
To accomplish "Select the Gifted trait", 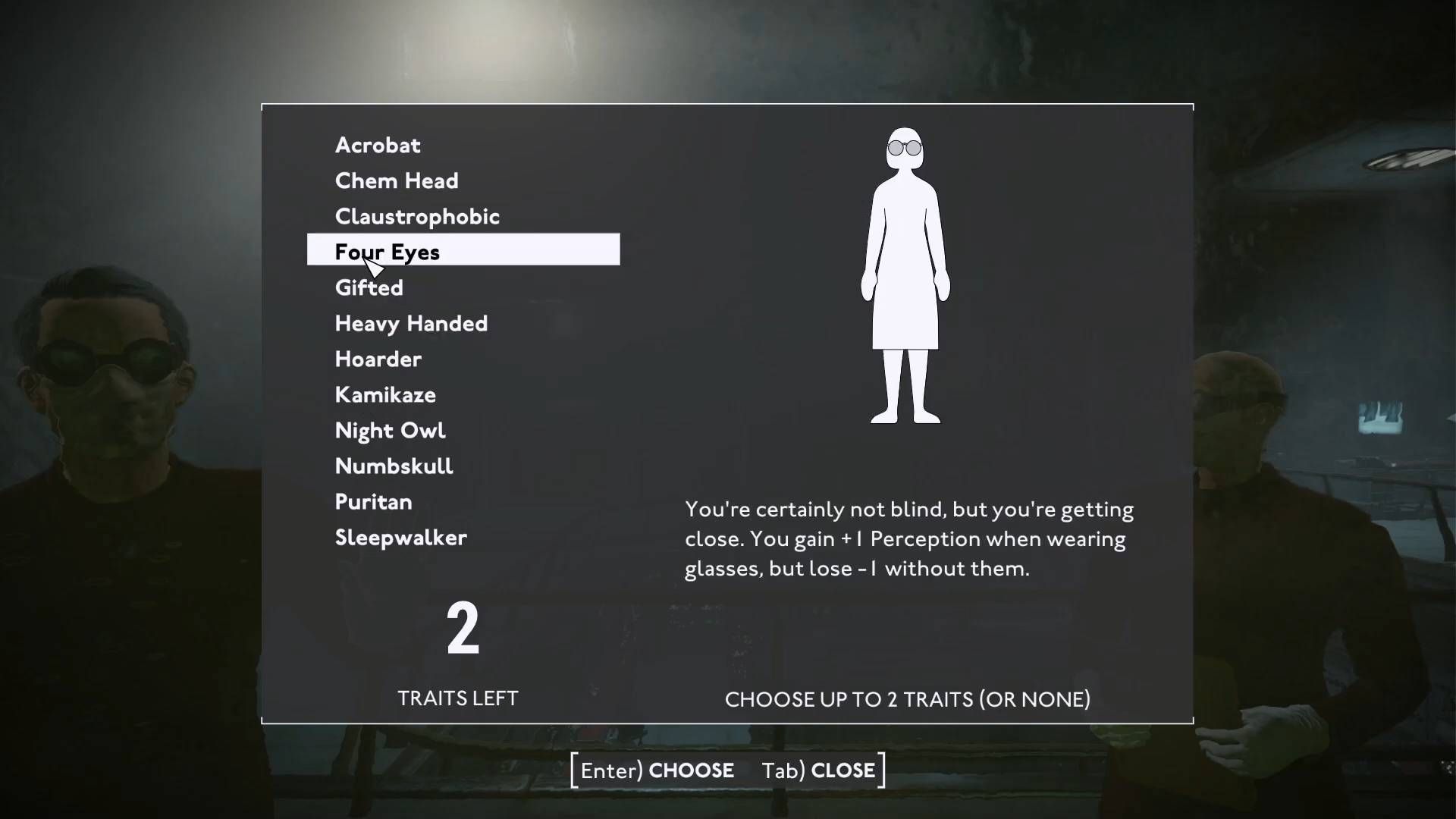I will [369, 287].
